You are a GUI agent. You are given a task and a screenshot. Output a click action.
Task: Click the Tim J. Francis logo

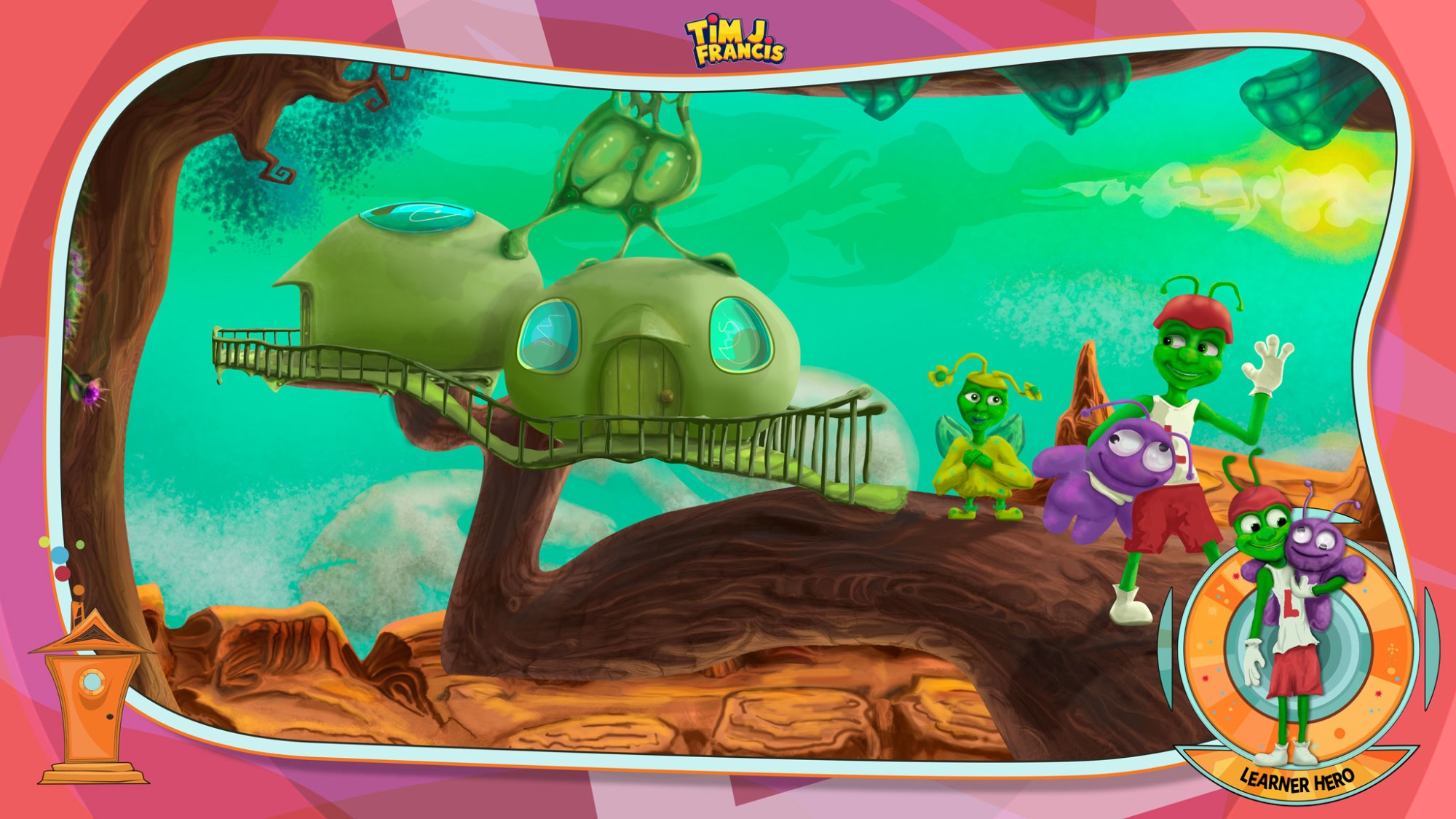735,43
